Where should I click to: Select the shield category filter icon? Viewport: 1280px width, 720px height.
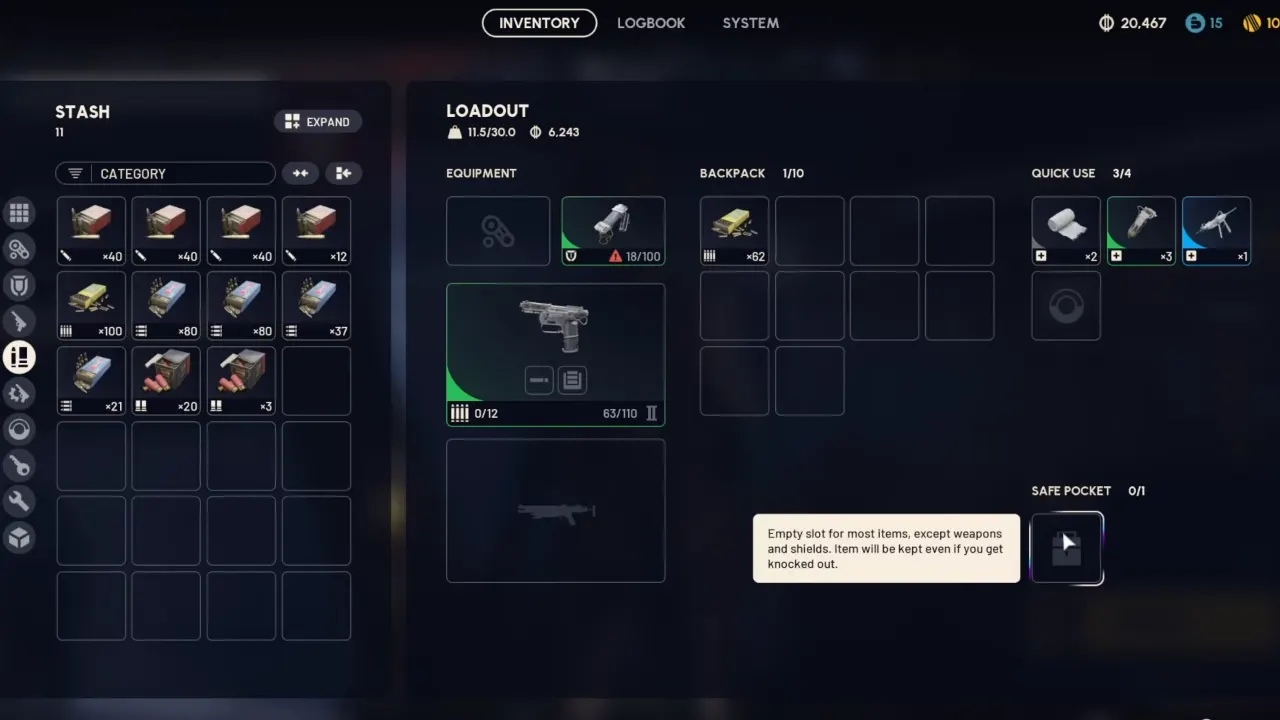(20, 285)
